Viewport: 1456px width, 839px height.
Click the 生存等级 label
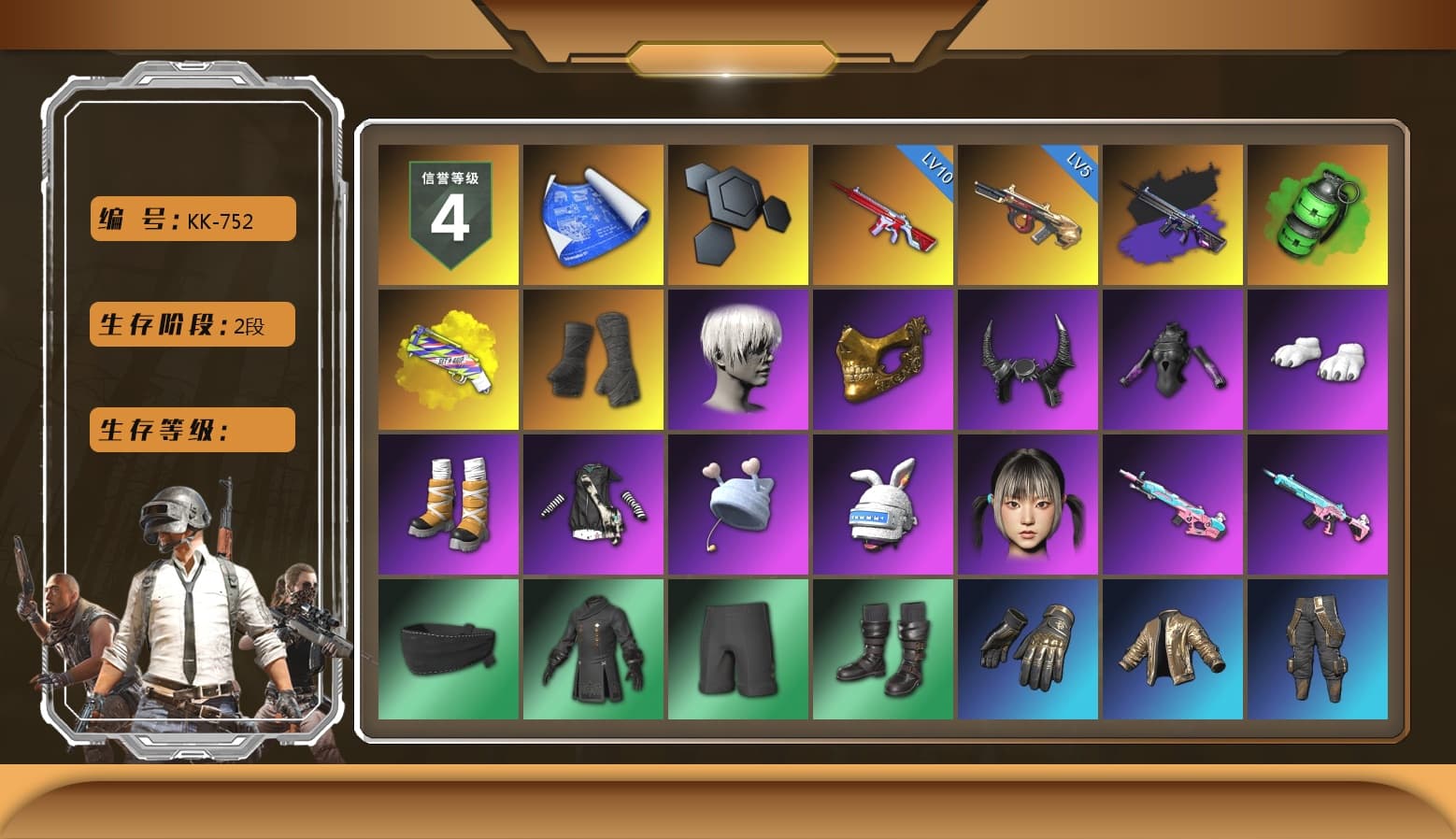(x=191, y=430)
